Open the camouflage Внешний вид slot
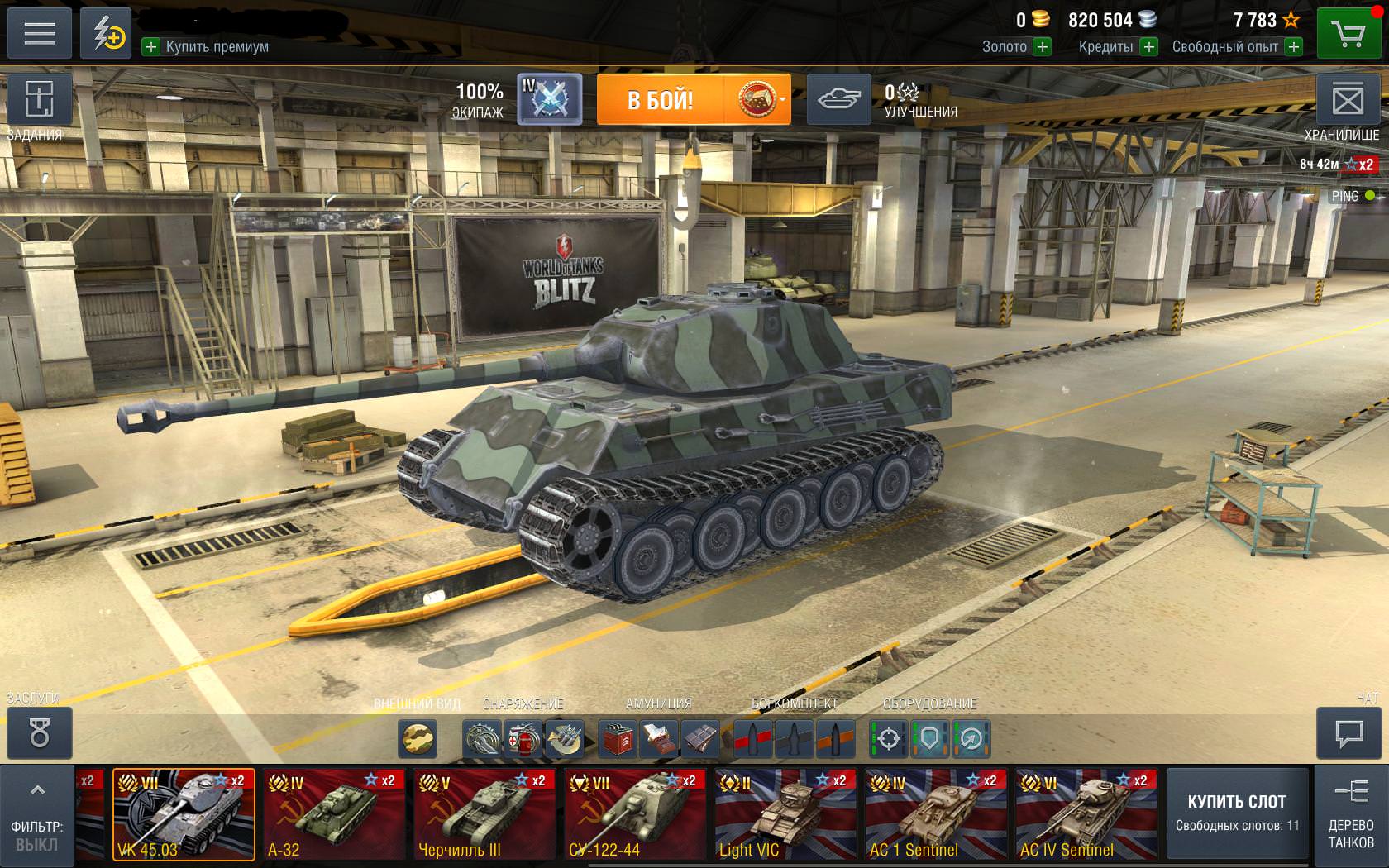 point(418,738)
